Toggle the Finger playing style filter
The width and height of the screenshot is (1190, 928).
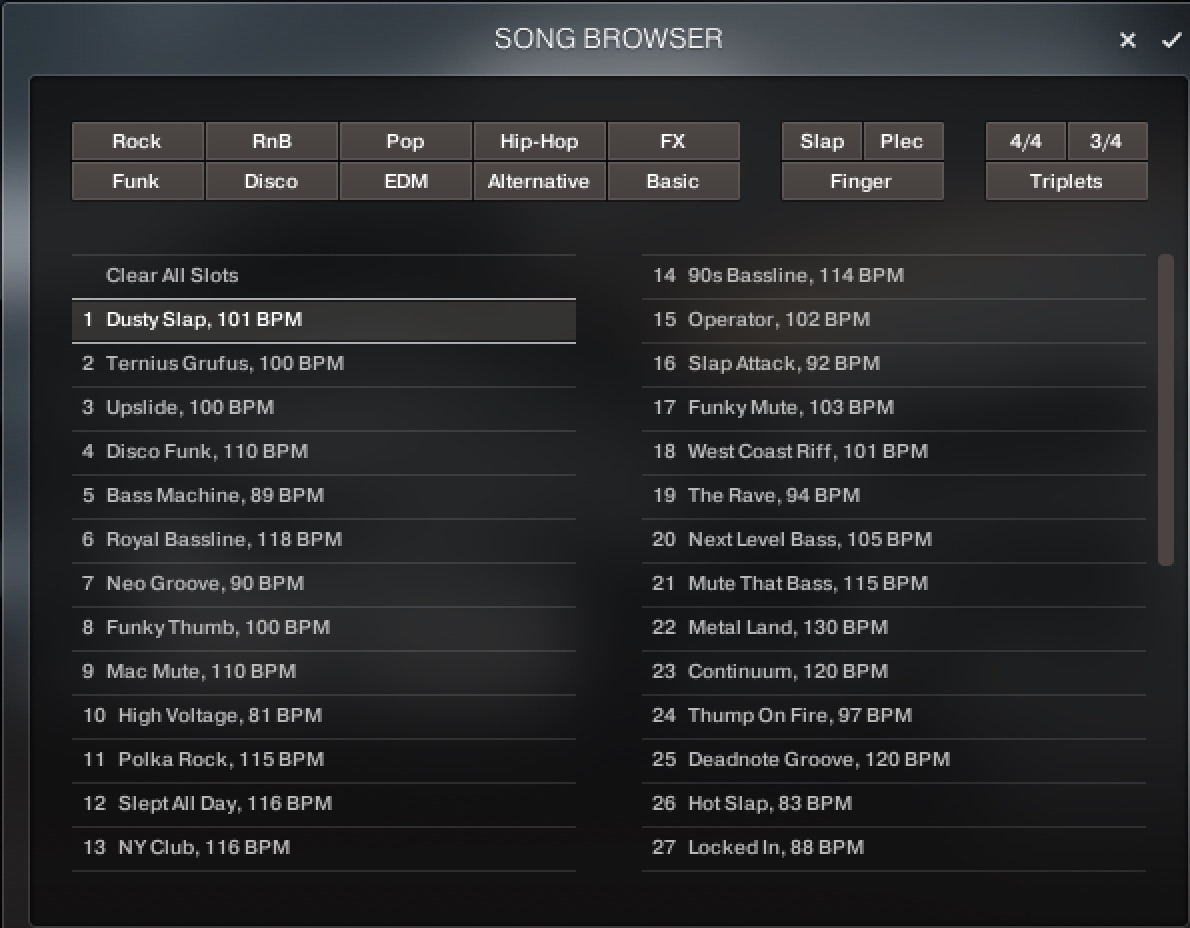coord(861,181)
